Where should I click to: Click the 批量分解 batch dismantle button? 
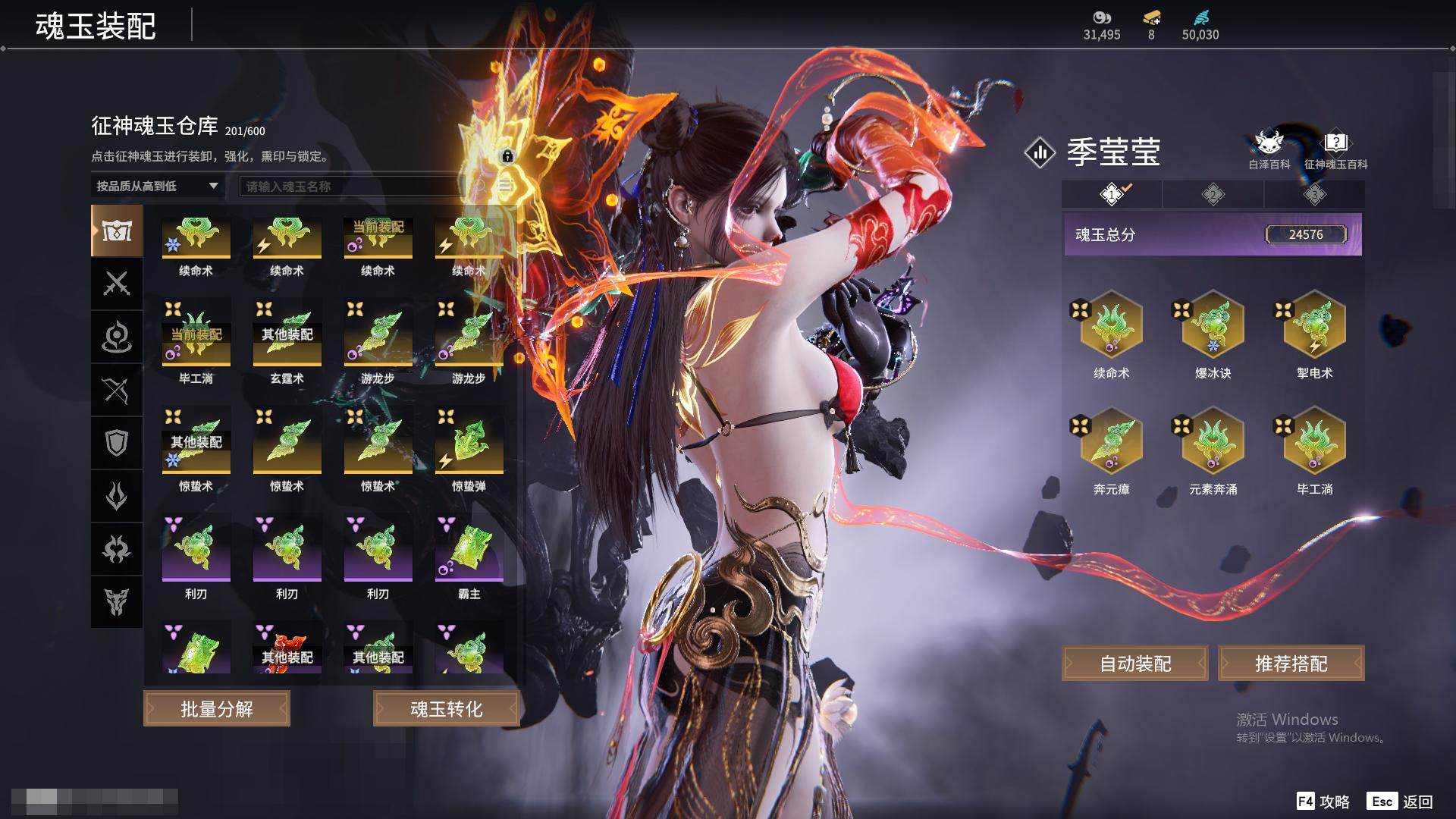point(216,709)
